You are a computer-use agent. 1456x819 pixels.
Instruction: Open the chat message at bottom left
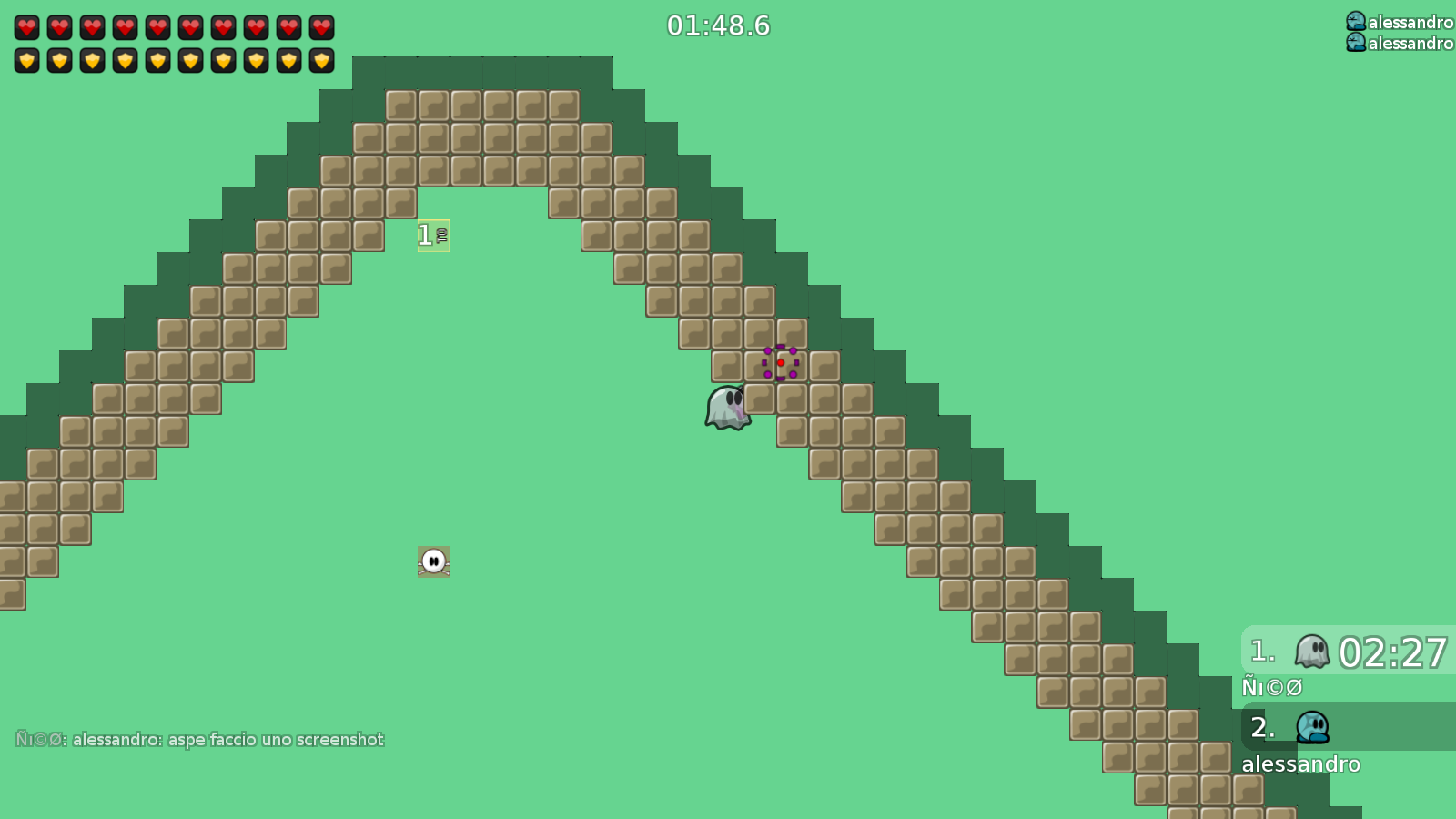[200, 740]
